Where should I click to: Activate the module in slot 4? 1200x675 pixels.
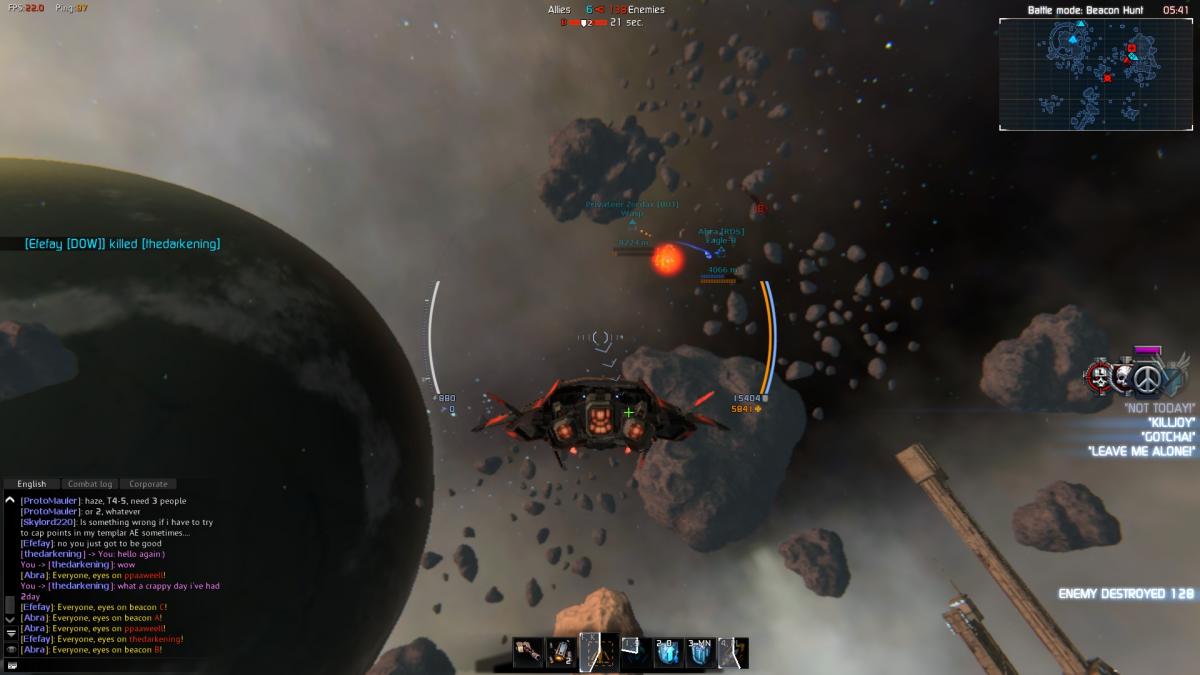[734, 653]
